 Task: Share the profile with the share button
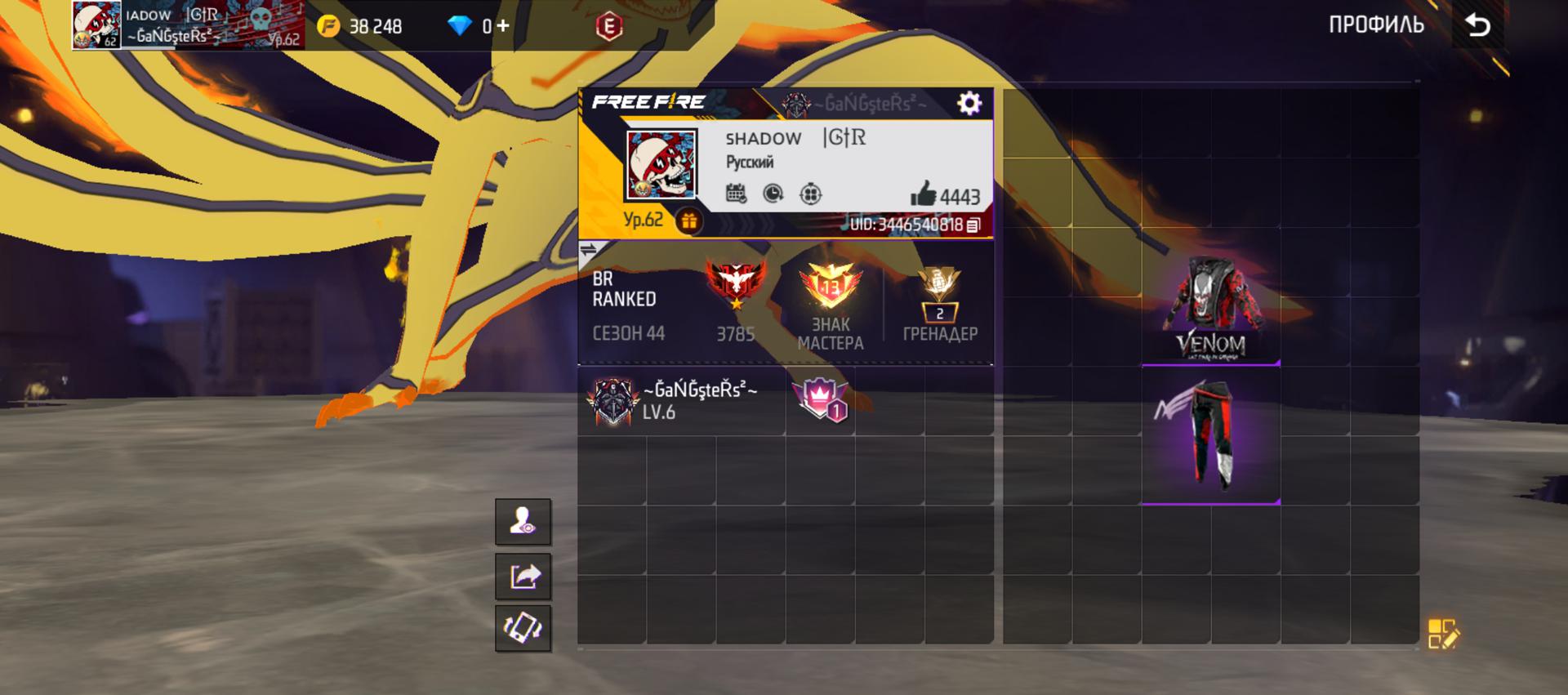[x=523, y=577]
